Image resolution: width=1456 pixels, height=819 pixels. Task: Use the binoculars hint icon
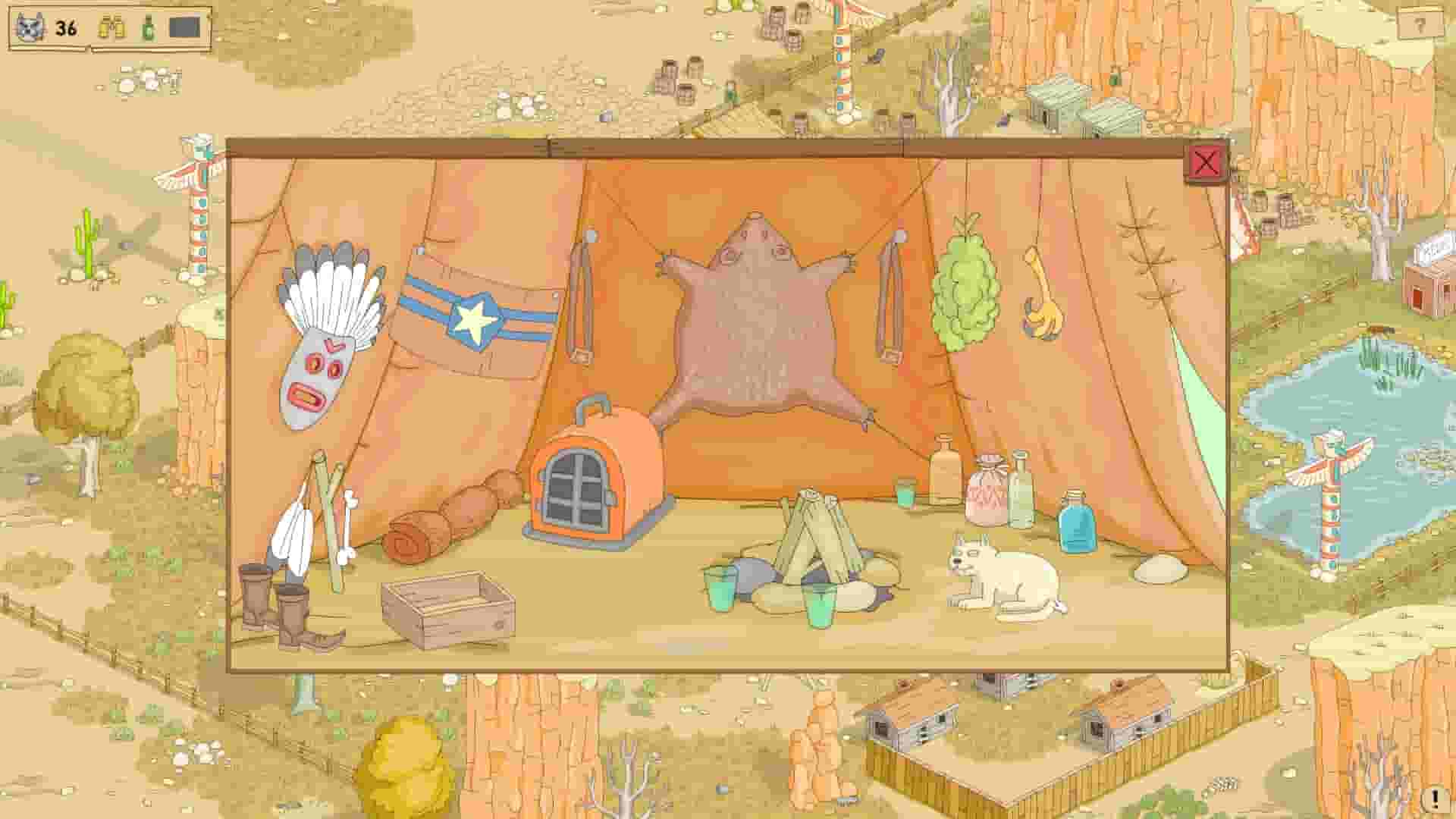pyautogui.click(x=112, y=28)
